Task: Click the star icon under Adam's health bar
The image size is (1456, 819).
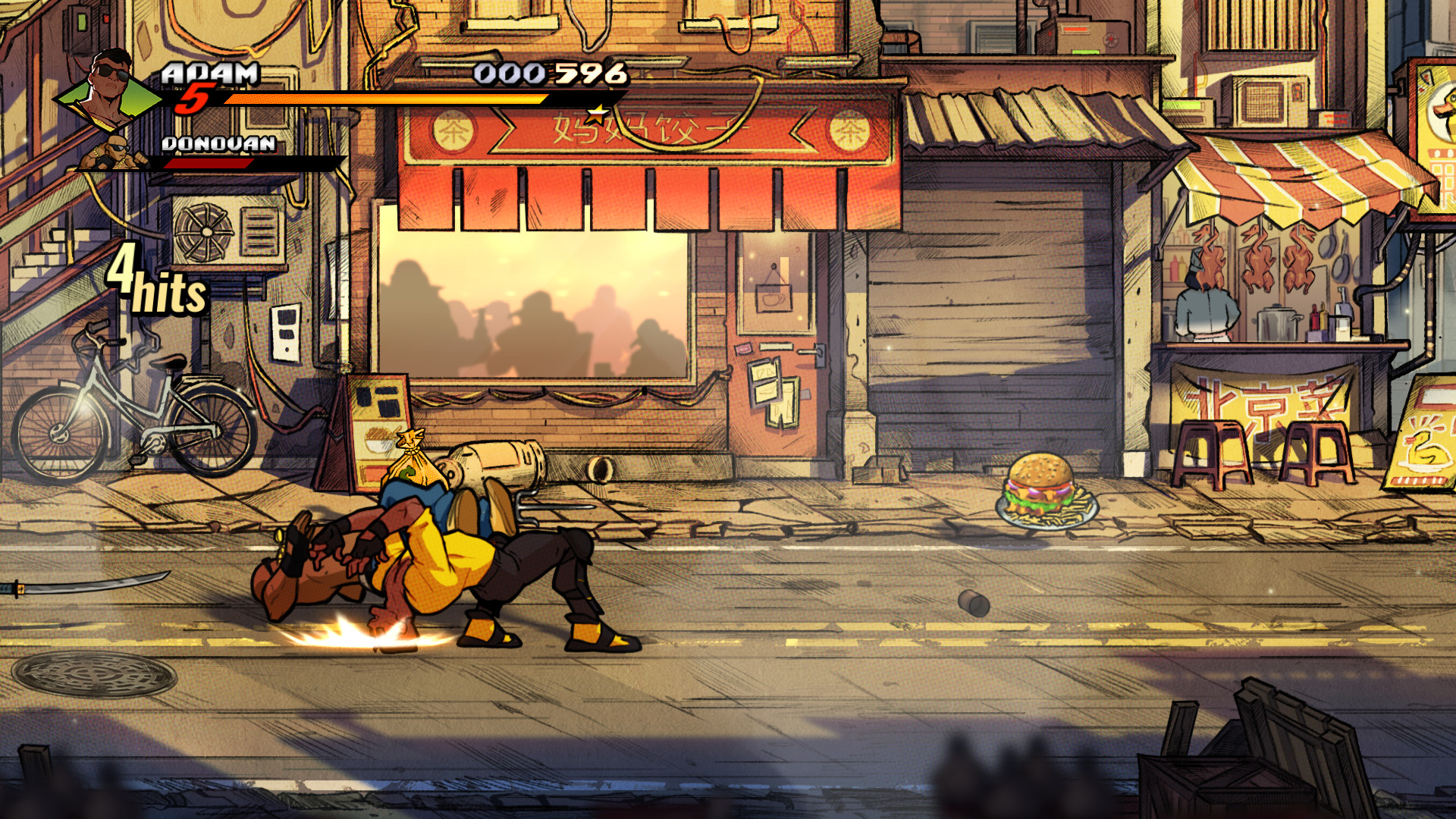Action: [598, 115]
